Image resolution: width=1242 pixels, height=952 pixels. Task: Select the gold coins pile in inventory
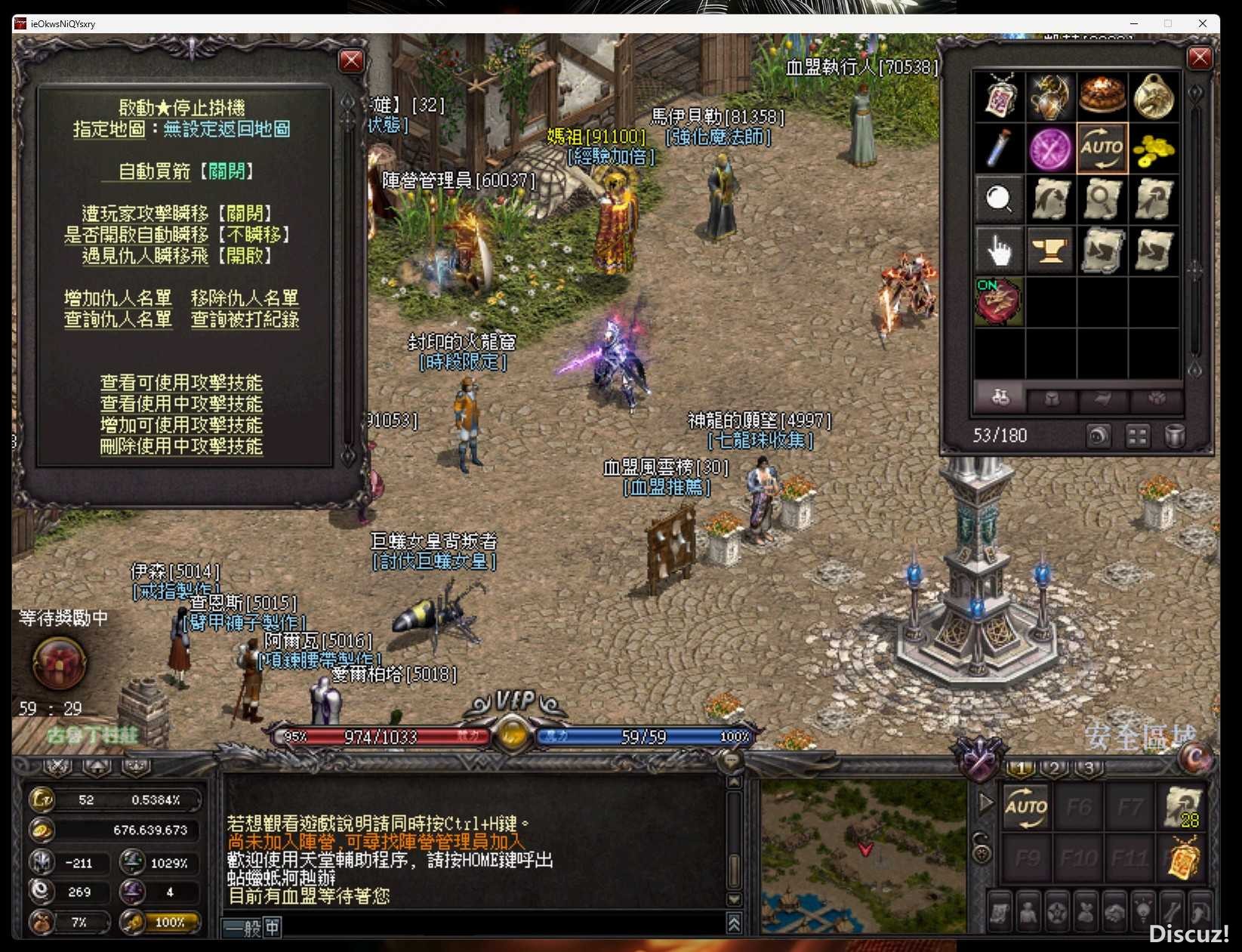(x=1154, y=148)
